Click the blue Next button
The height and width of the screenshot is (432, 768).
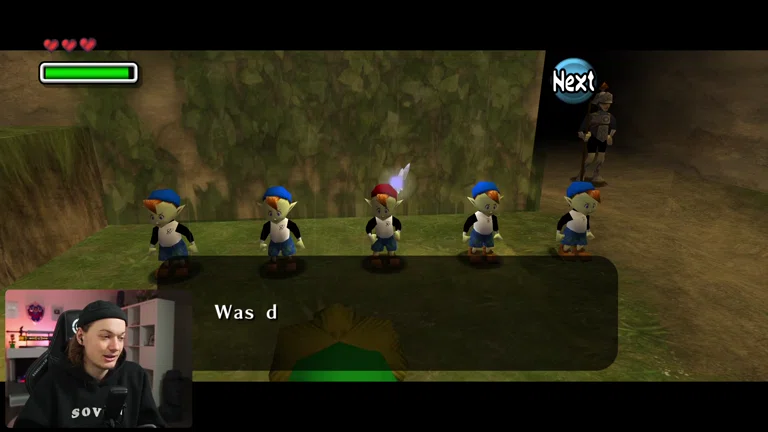pos(573,82)
